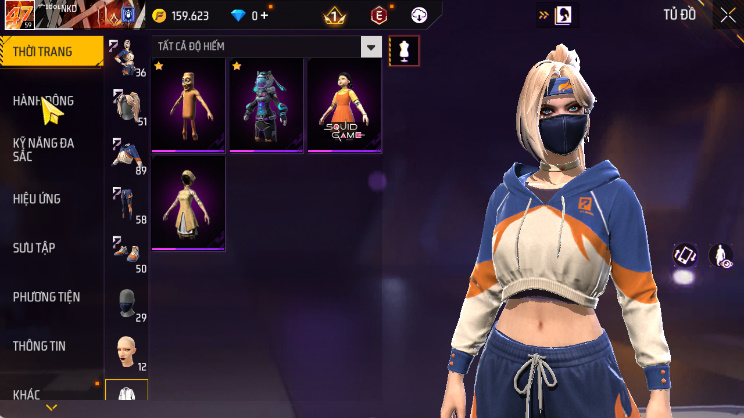Toggle the character visibility eye icon
The image size is (744, 418).
[721, 256]
